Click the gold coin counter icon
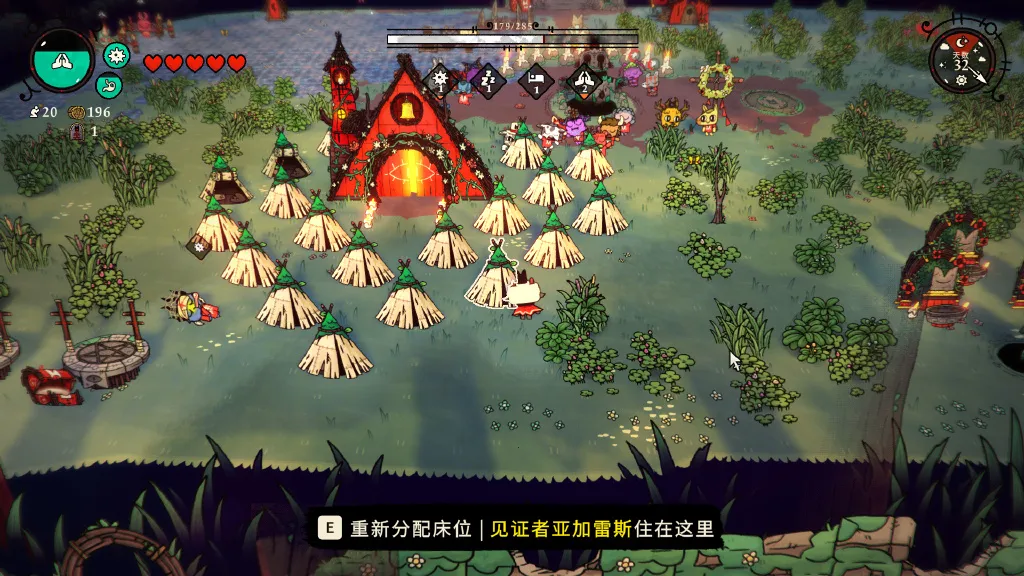The height and width of the screenshot is (576, 1024). click(x=76, y=112)
